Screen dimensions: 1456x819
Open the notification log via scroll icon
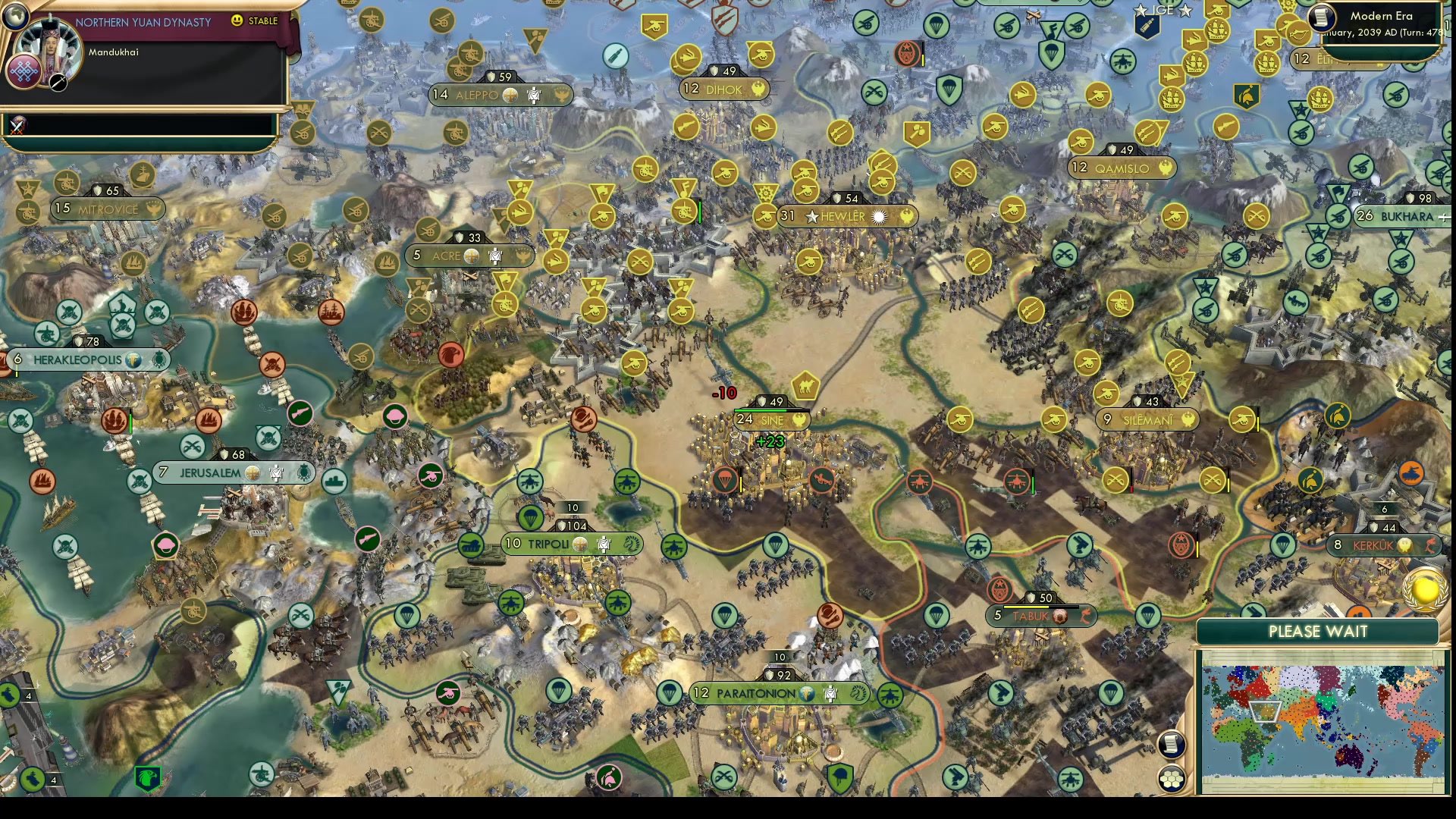tap(1170, 744)
